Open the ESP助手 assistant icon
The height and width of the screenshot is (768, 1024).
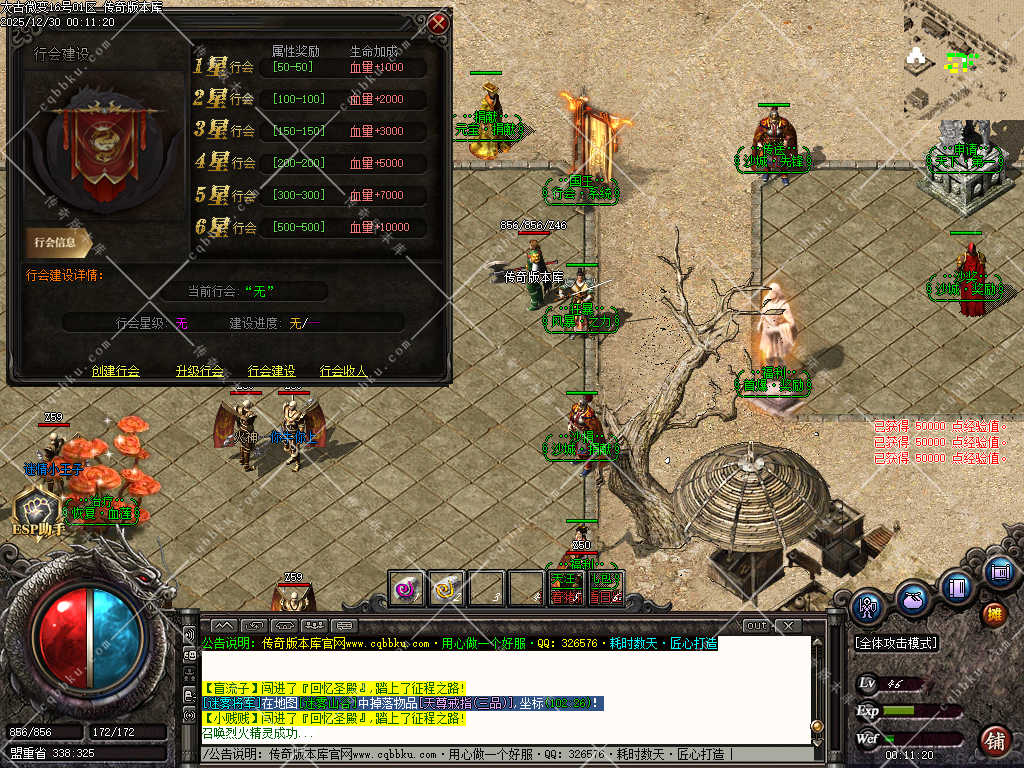(38, 508)
